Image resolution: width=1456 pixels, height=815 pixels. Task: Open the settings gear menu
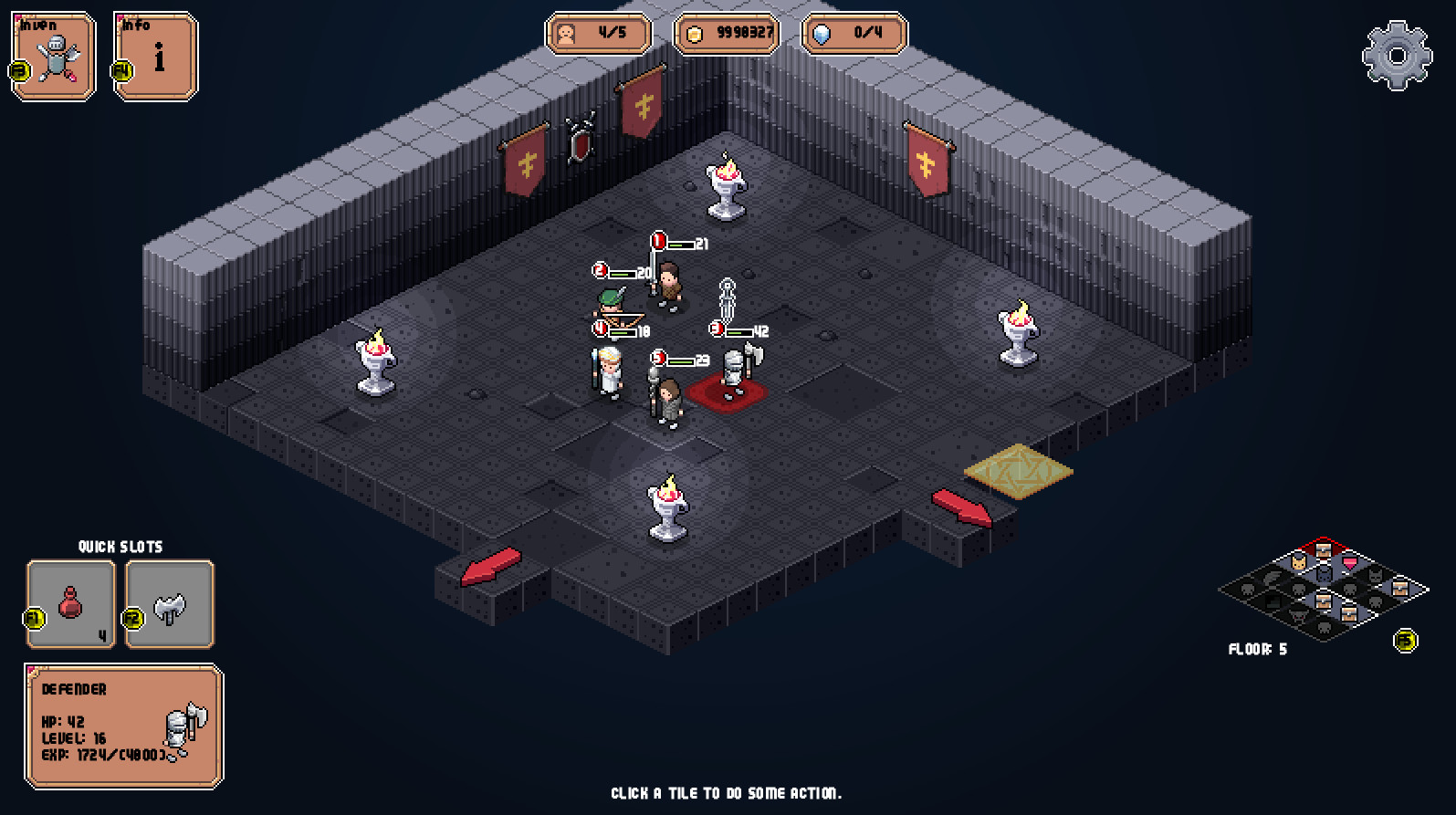[x=1396, y=55]
